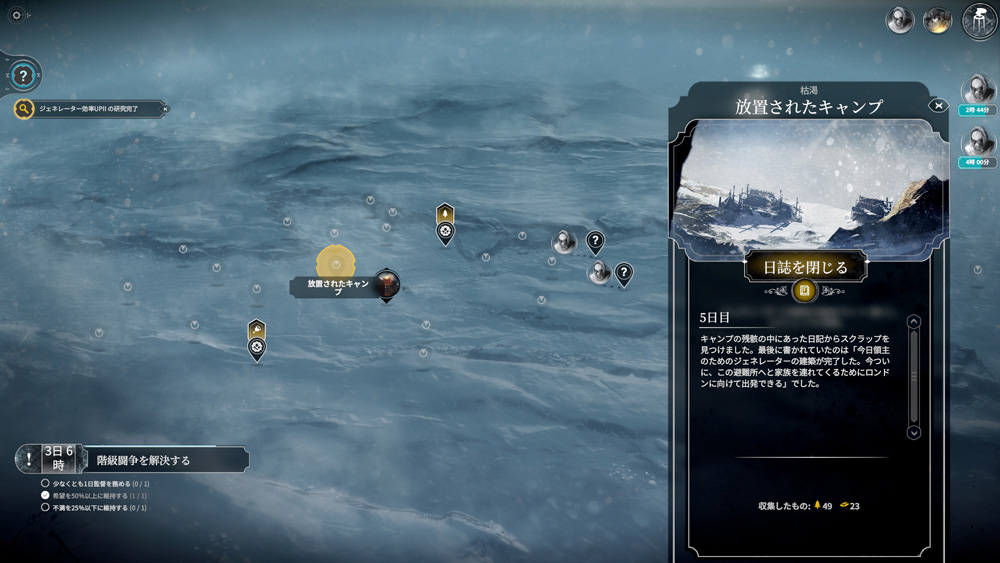Select the scout with 4時00分 timer
This screenshot has height=563, width=1000.
pyautogui.click(x=978, y=143)
